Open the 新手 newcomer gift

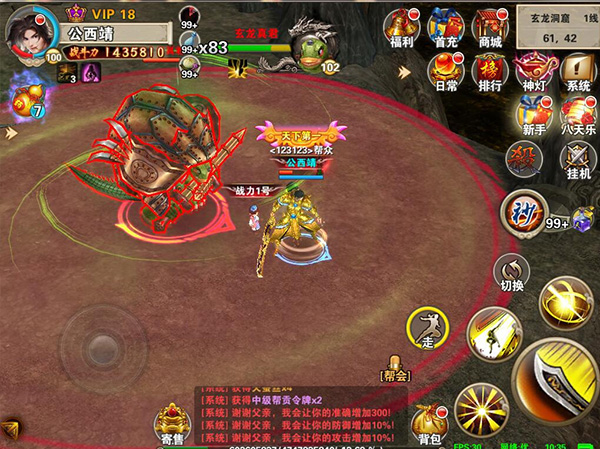click(533, 116)
